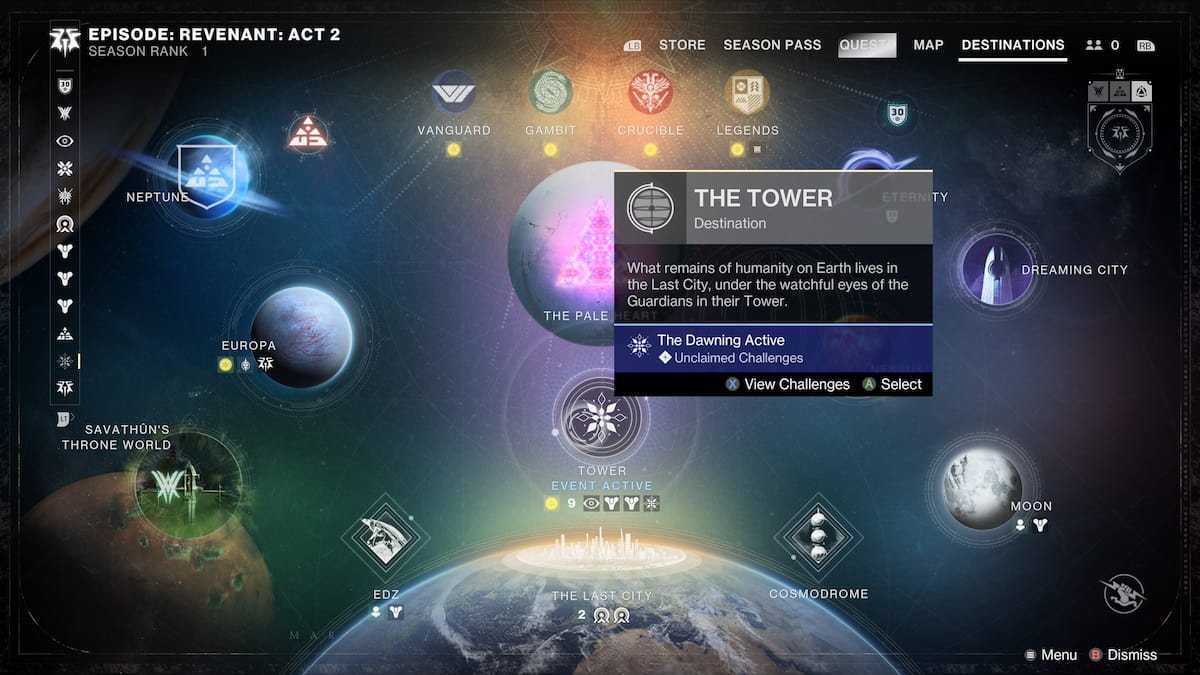Open the Cosmodrome destination

coord(818,537)
